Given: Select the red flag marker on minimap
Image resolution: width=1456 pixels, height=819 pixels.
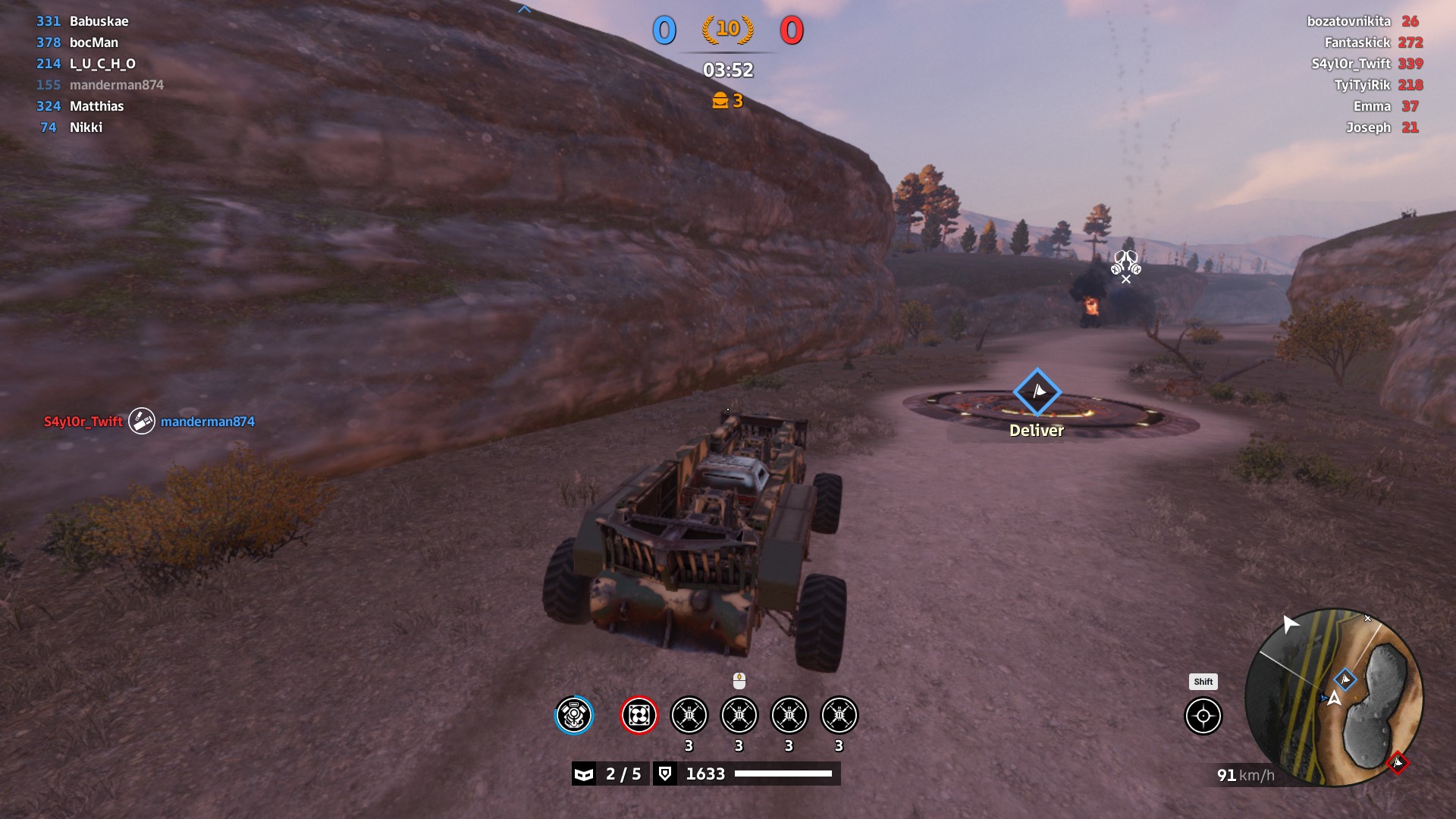Looking at the screenshot, I should pyautogui.click(x=1397, y=763).
